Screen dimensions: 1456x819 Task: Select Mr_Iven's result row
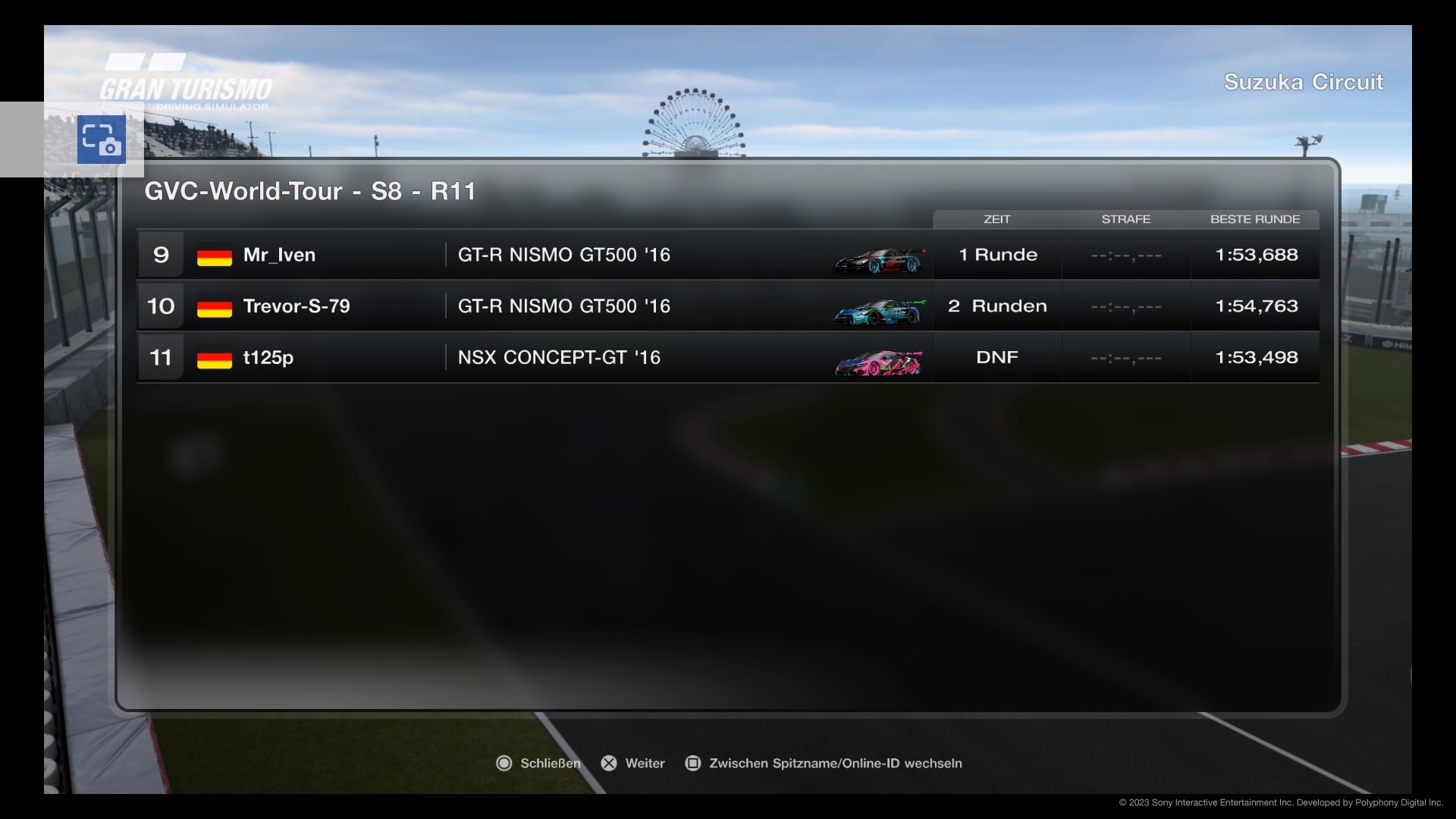tap(727, 255)
